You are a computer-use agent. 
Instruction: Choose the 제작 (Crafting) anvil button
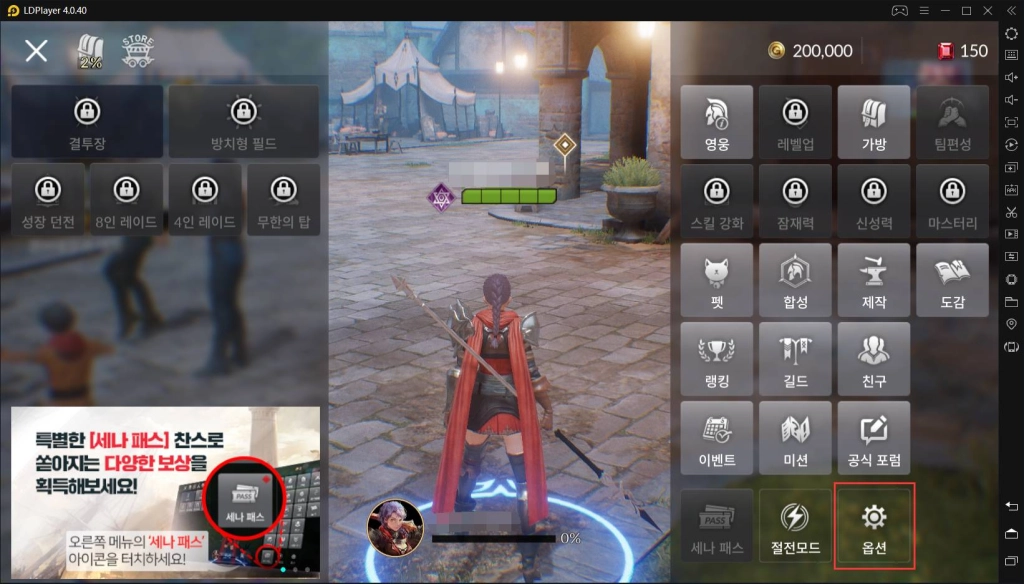[873, 280]
